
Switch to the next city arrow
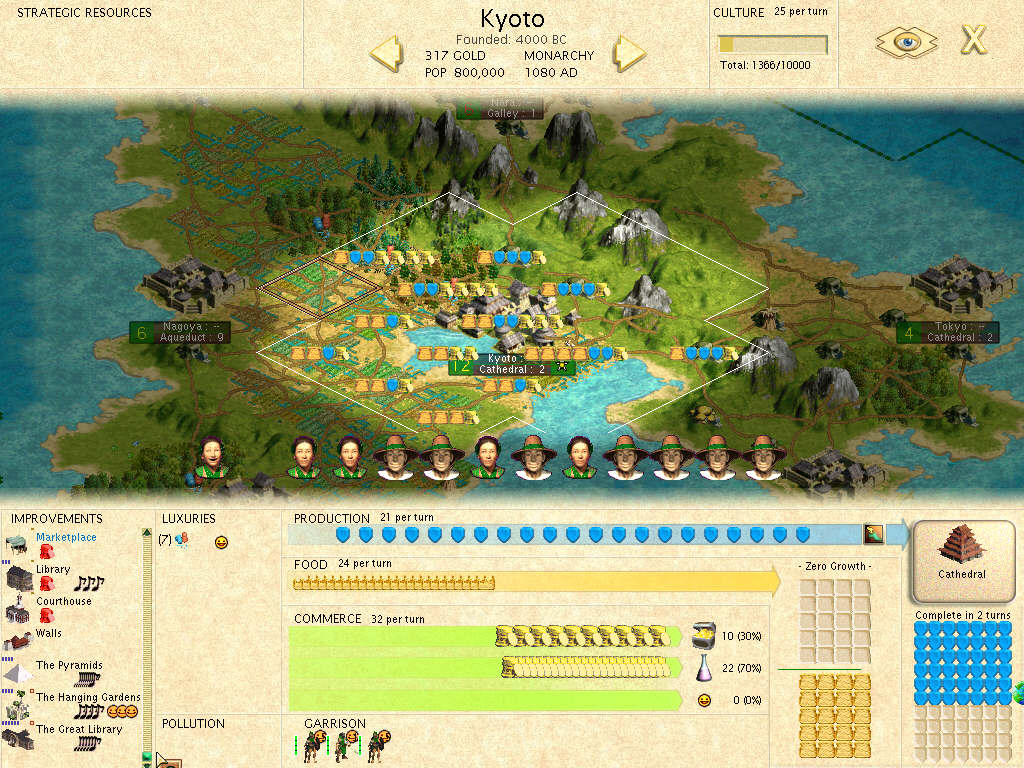click(x=630, y=53)
